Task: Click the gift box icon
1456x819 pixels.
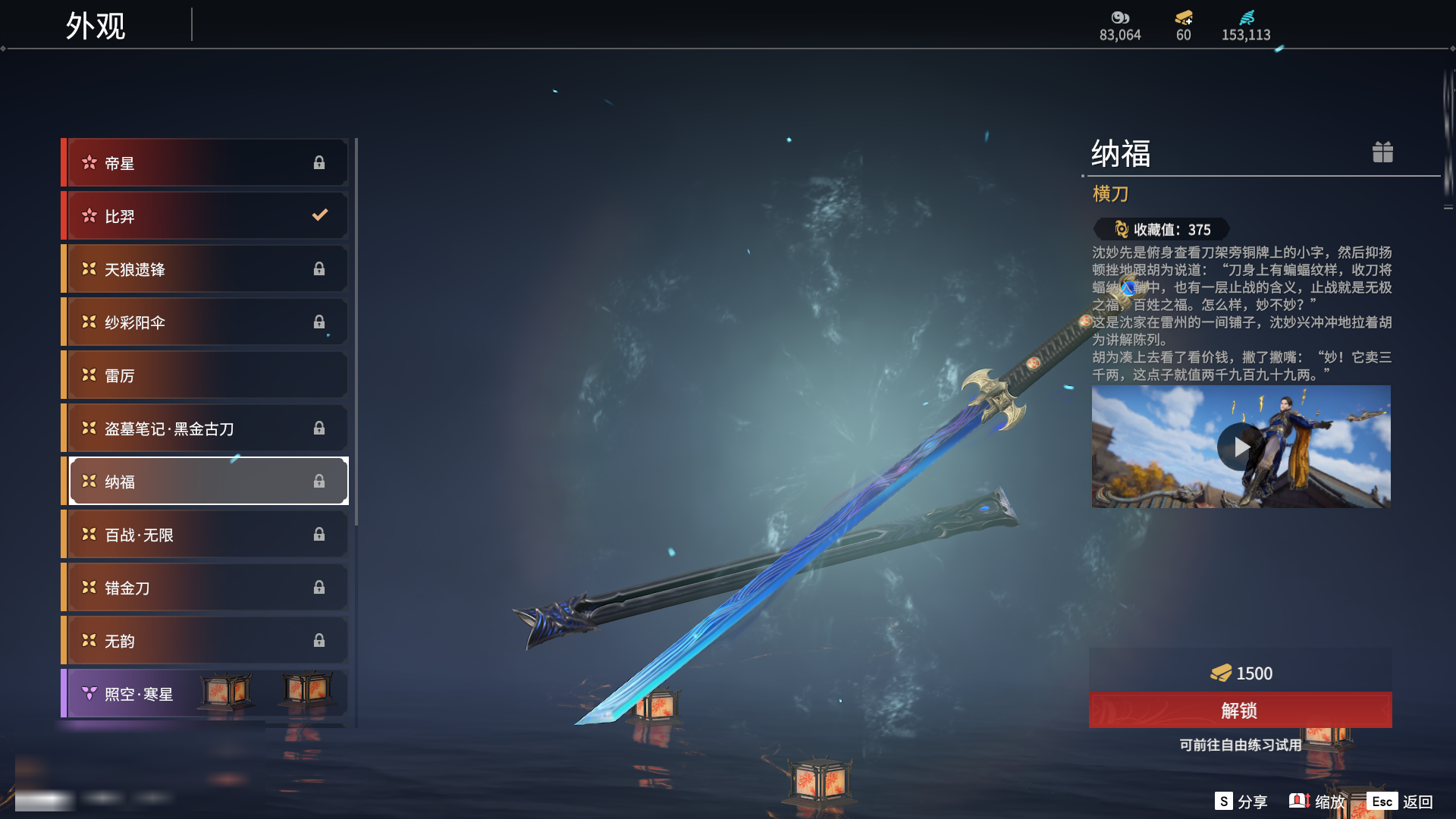Action: [1382, 152]
